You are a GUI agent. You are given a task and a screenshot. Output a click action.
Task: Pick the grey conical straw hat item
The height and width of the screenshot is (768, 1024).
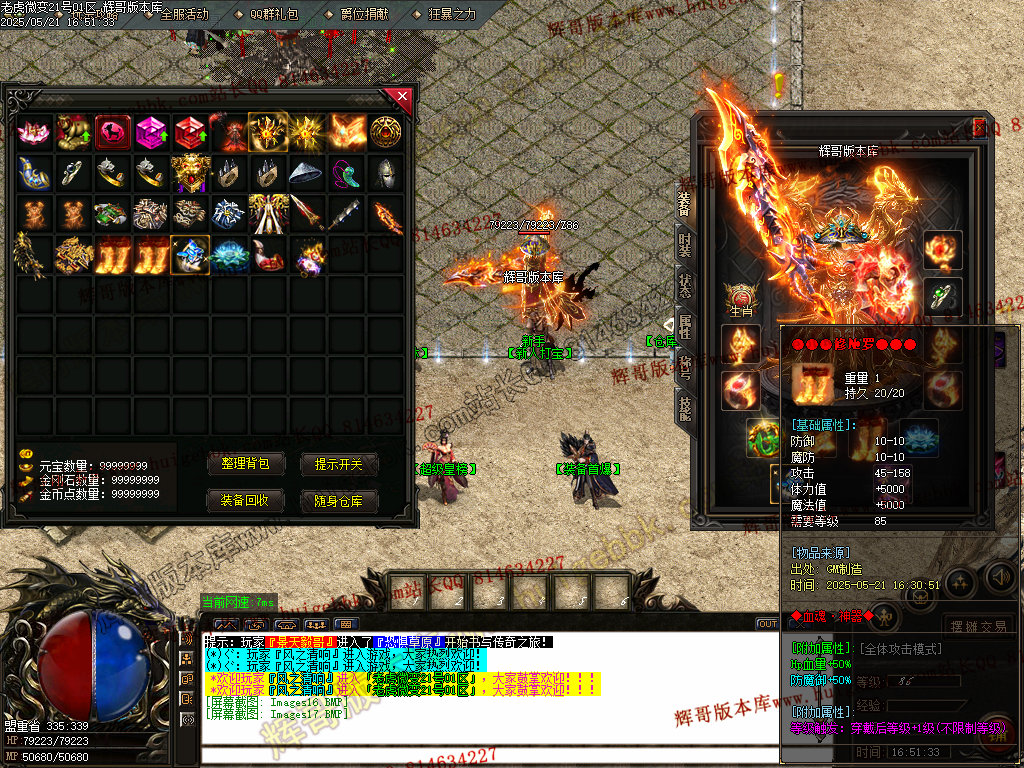pyautogui.click(x=306, y=173)
